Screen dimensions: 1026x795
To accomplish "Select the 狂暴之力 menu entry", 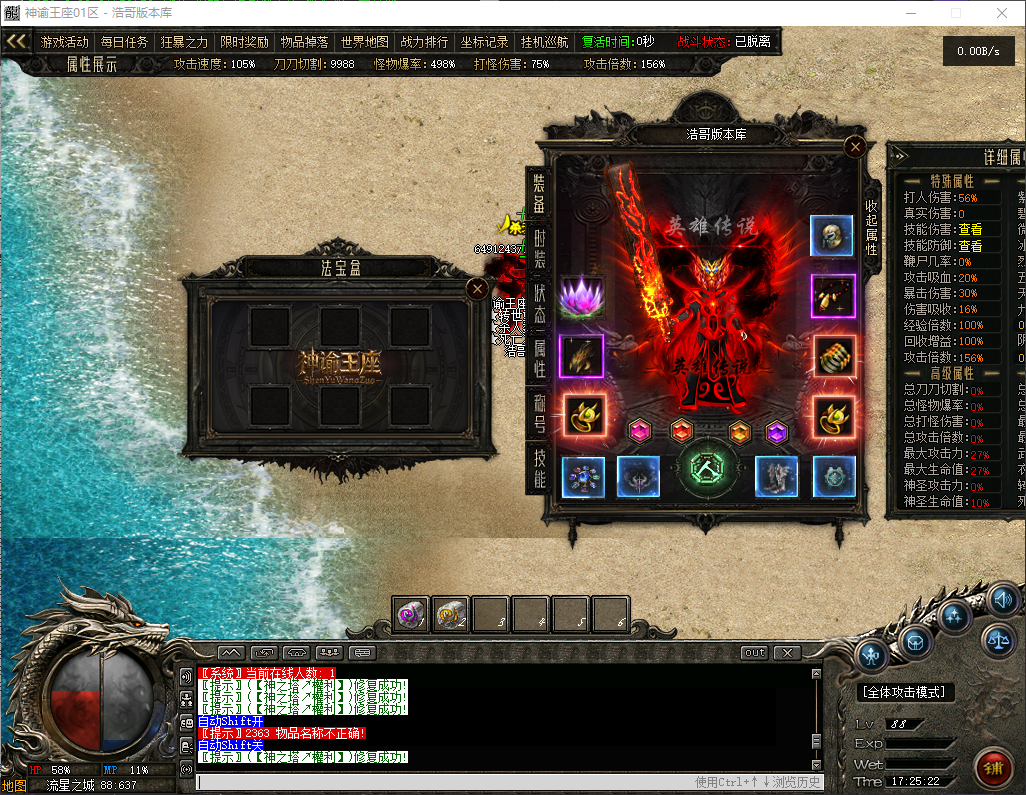I will pyautogui.click(x=184, y=42).
